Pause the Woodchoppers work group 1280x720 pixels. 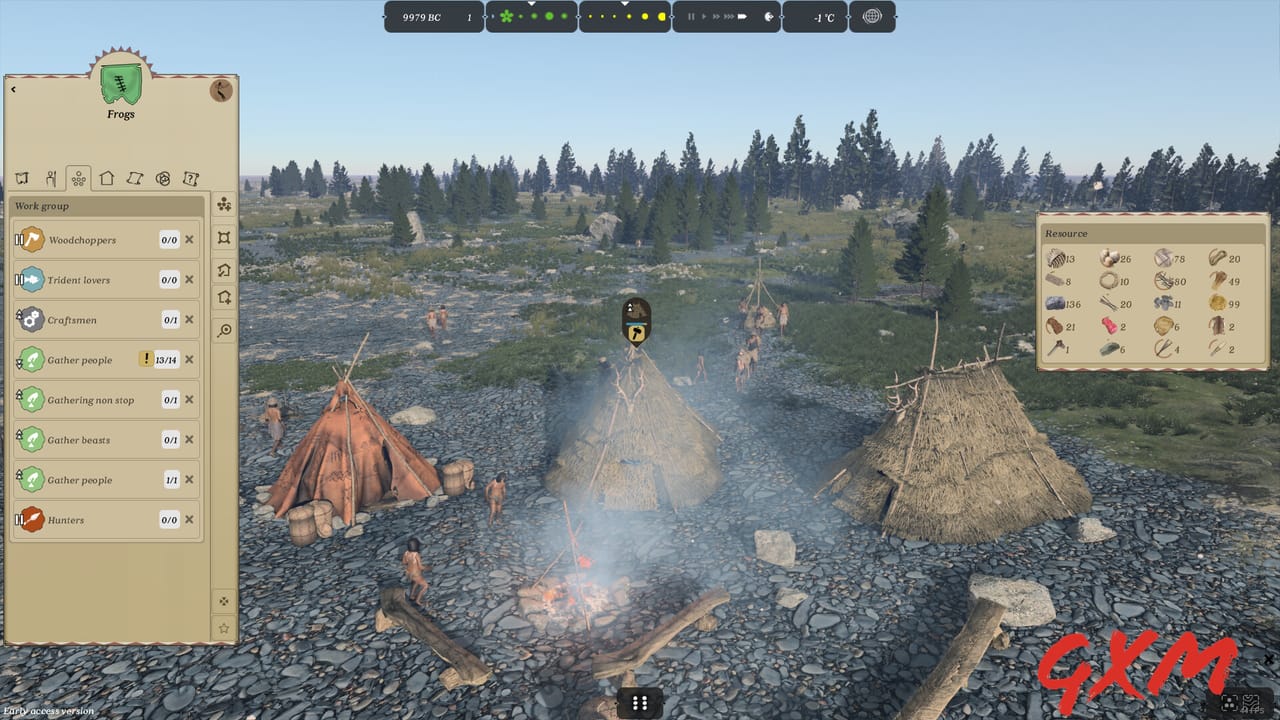coord(19,239)
